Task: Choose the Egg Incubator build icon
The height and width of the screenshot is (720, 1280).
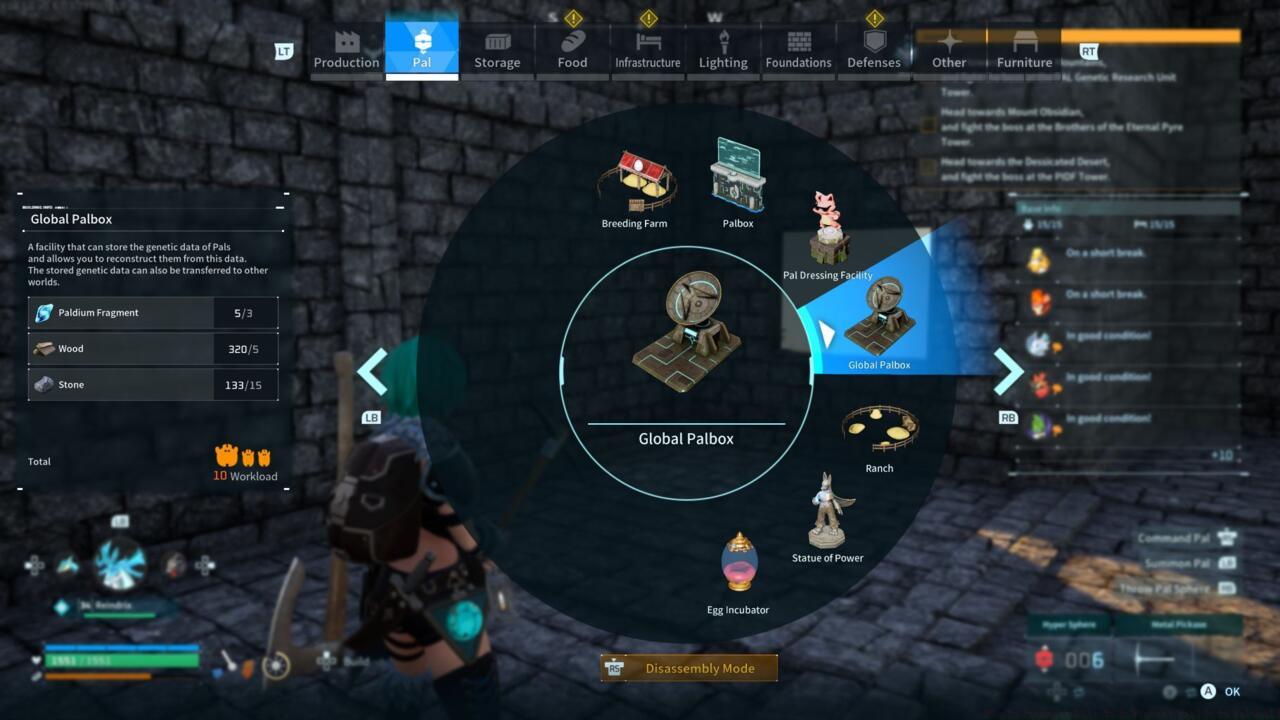Action: 739,565
